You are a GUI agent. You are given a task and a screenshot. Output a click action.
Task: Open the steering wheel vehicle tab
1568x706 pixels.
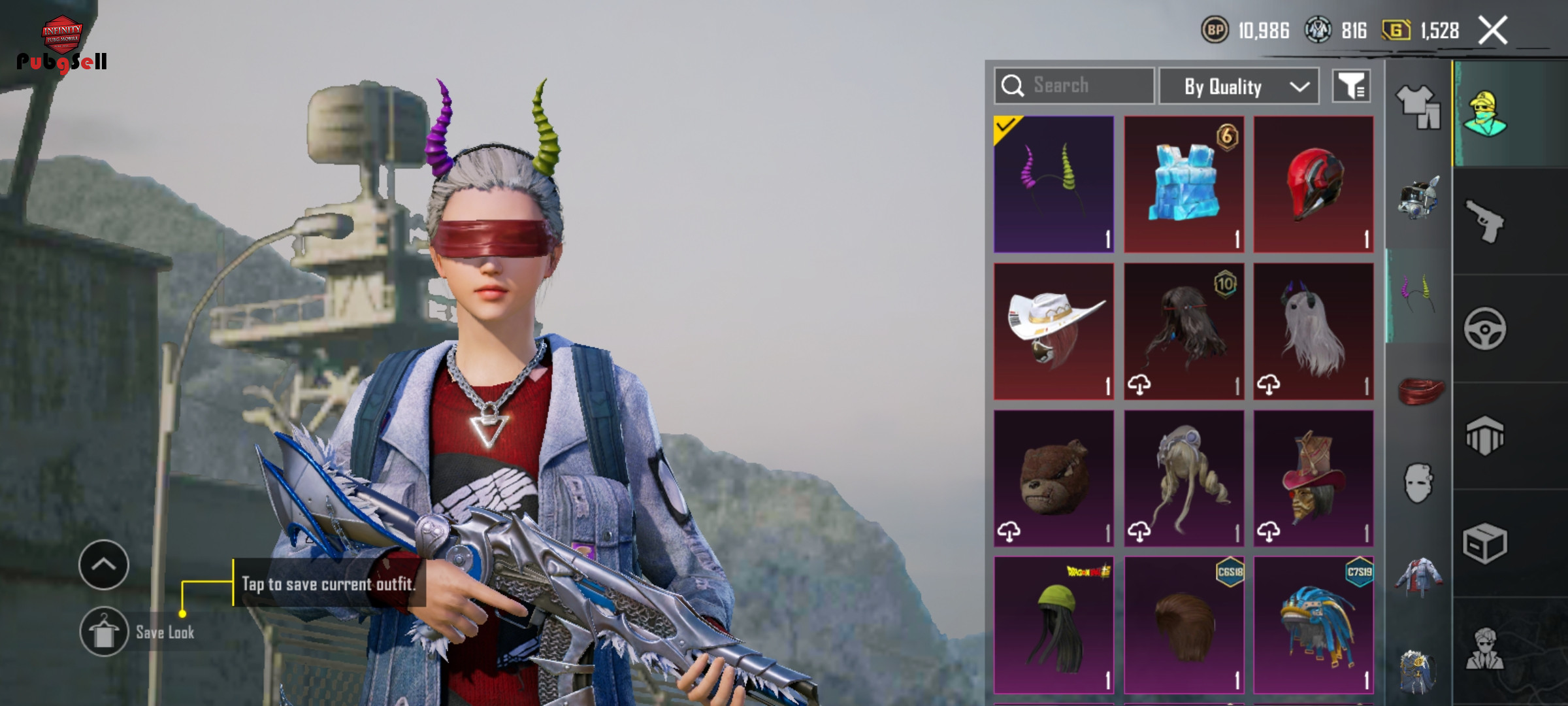1484,328
